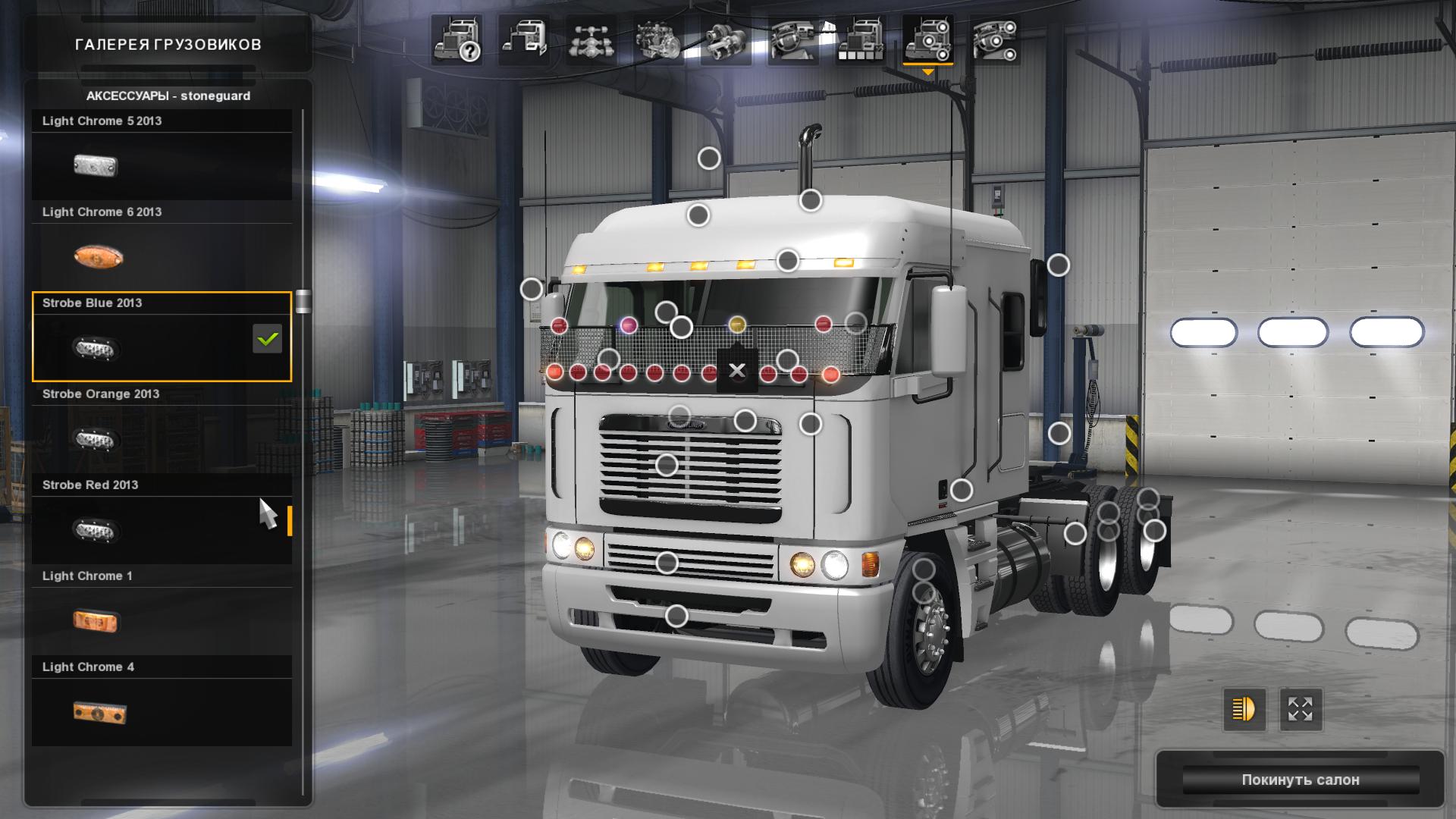Select Light Chrome 6 2013 from the list

pyautogui.click(x=162, y=246)
